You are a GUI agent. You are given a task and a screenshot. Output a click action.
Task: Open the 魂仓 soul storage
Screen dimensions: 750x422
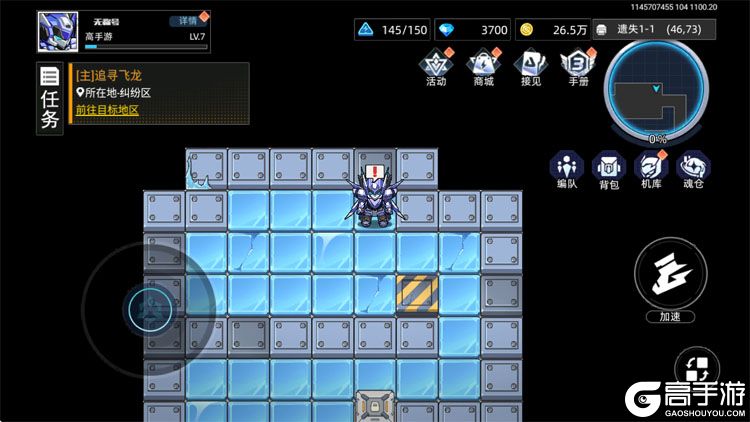point(693,169)
